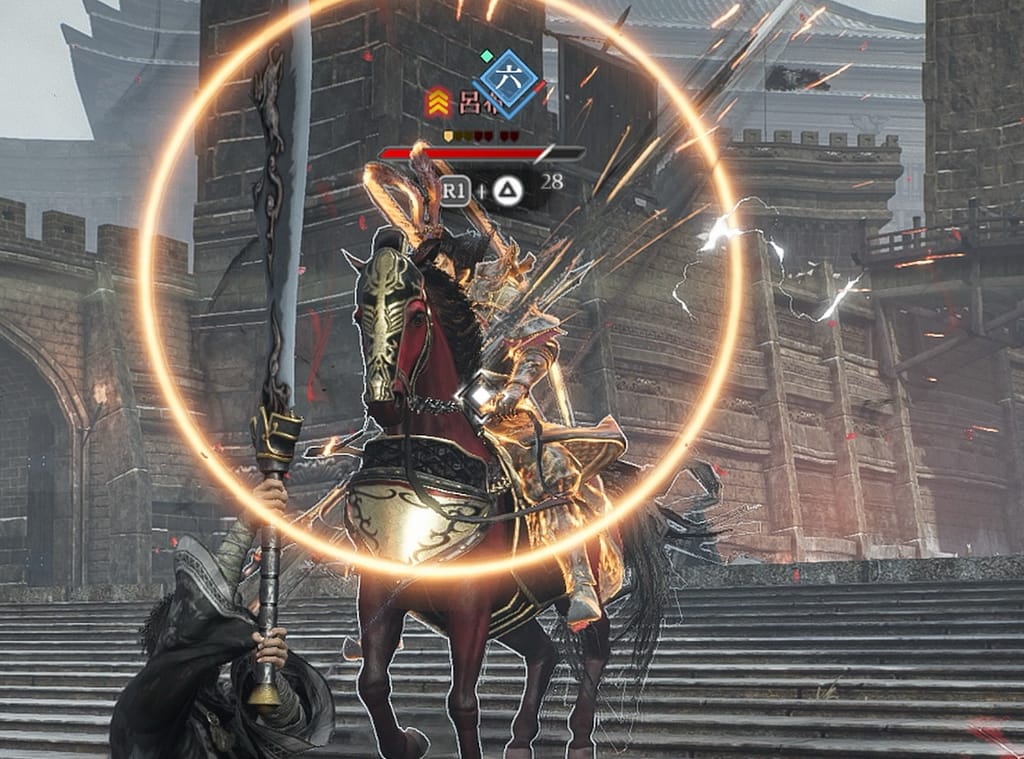Select the orange chevron rank icon
This screenshot has height=759, width=1024.
click(438, 101)
